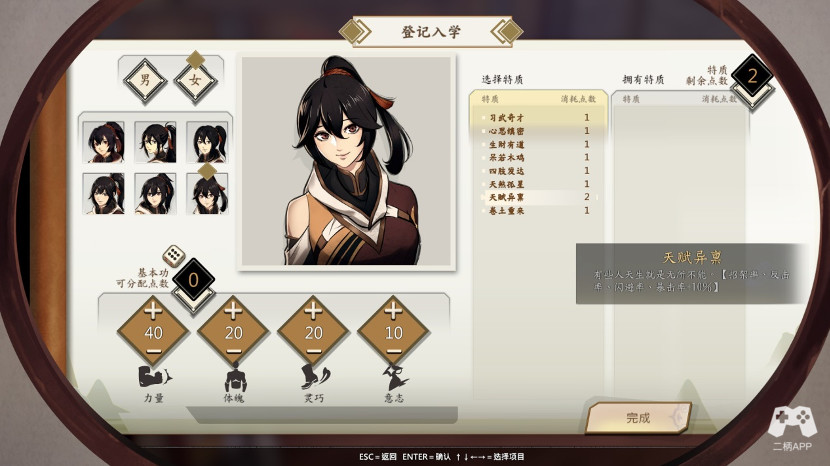Click the 完成 finish button
Image resolution: width=830 pixels, height=466 pixels.
[x=638, y=418]
